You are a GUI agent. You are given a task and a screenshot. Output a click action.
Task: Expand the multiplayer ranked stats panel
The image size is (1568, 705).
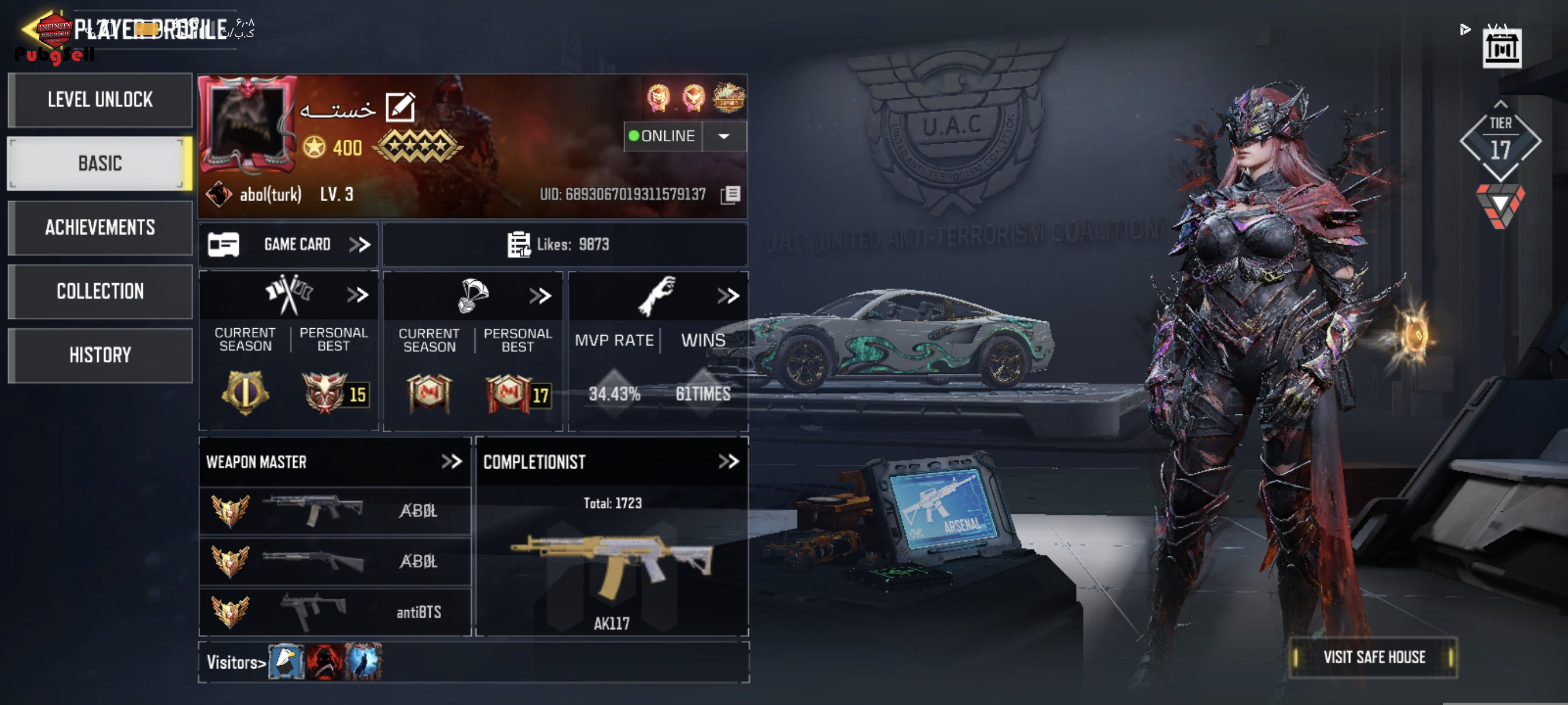pos(358,295)
